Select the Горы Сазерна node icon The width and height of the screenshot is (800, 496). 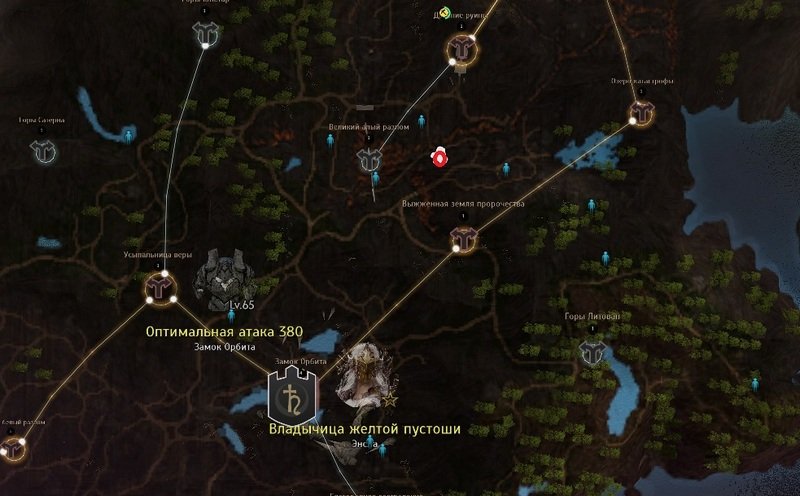pos(43,151)
